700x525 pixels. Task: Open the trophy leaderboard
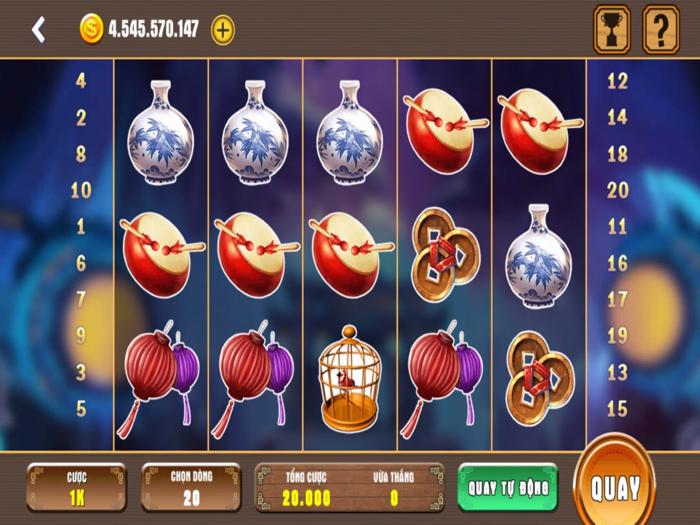click(x=612, y=29)
